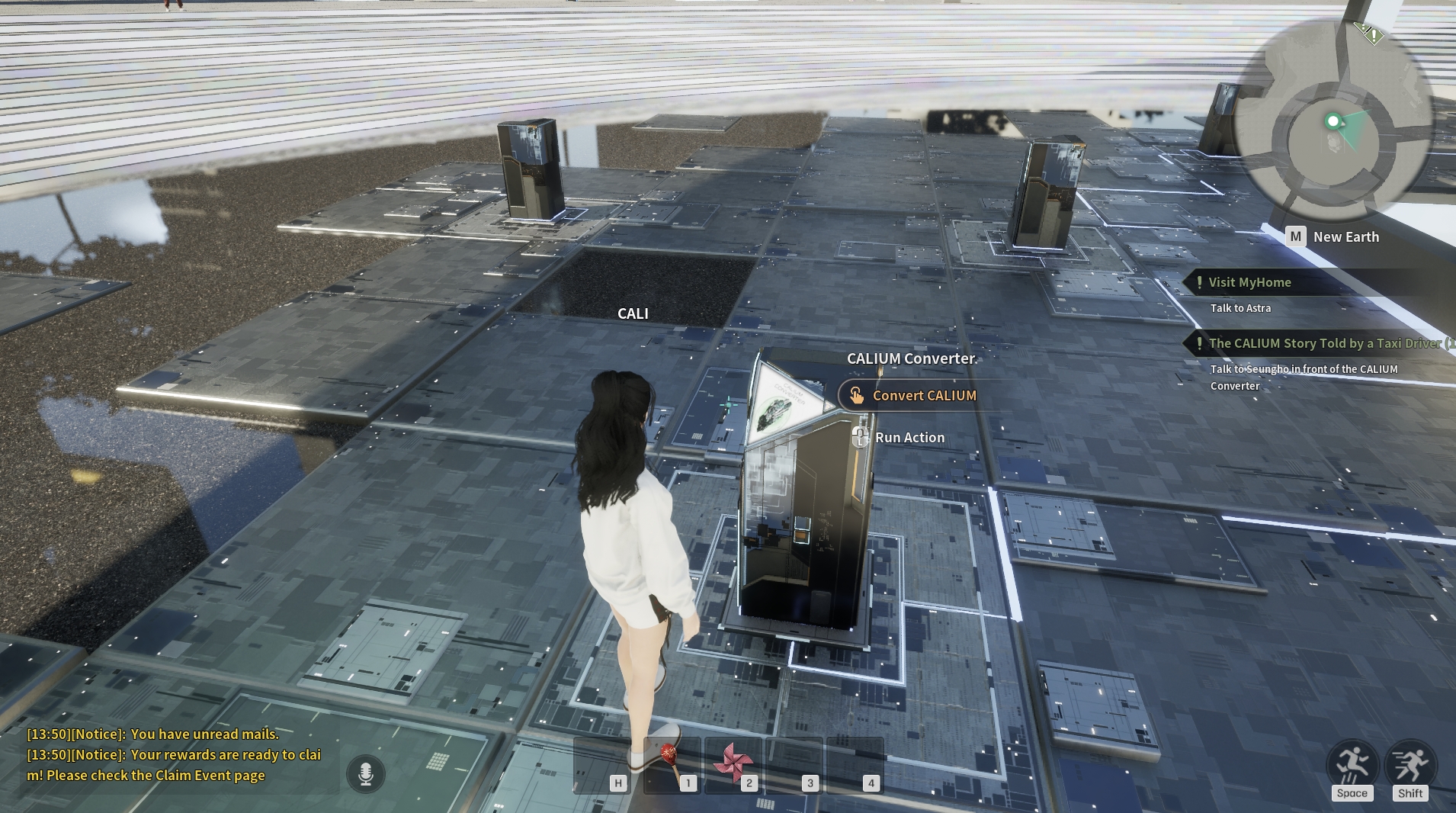The height and width of the screenshot is (813, 1456).
Task: Select the pink pinwheel hotbar slot
Action: tap(733, 763)
